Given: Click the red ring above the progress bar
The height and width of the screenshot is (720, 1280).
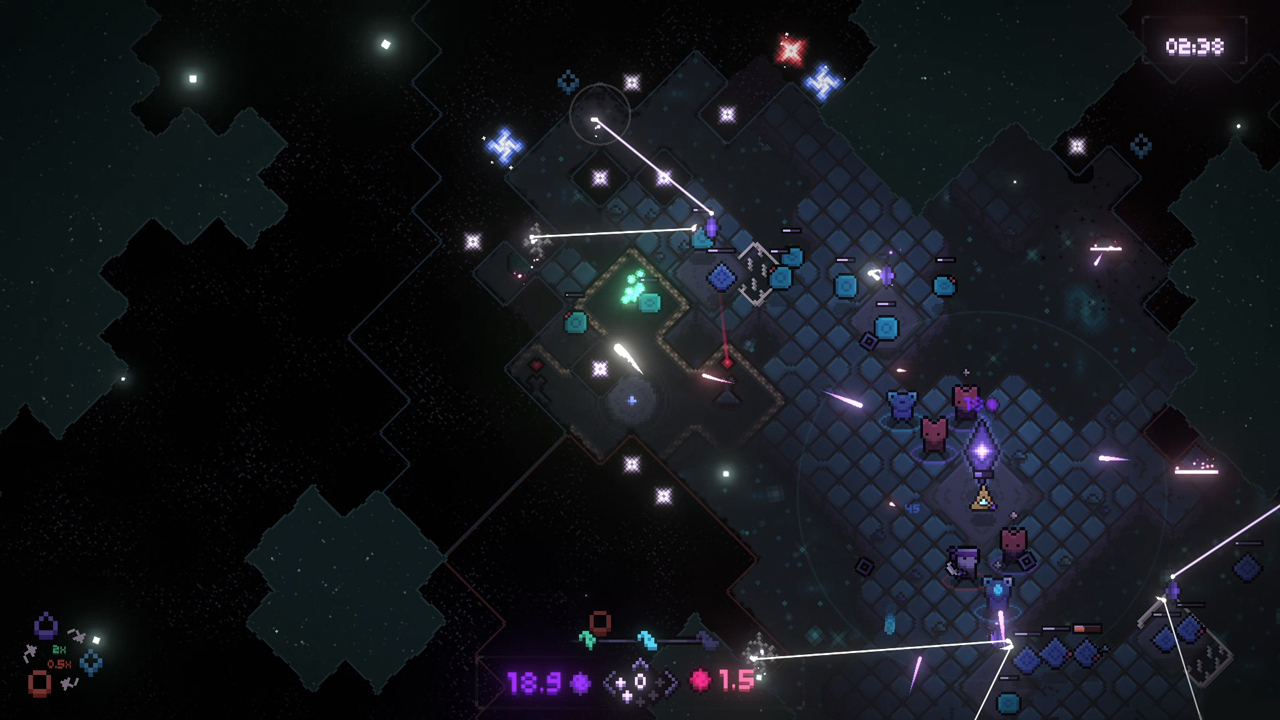Looking at the screenshot, I should [600, 621].
